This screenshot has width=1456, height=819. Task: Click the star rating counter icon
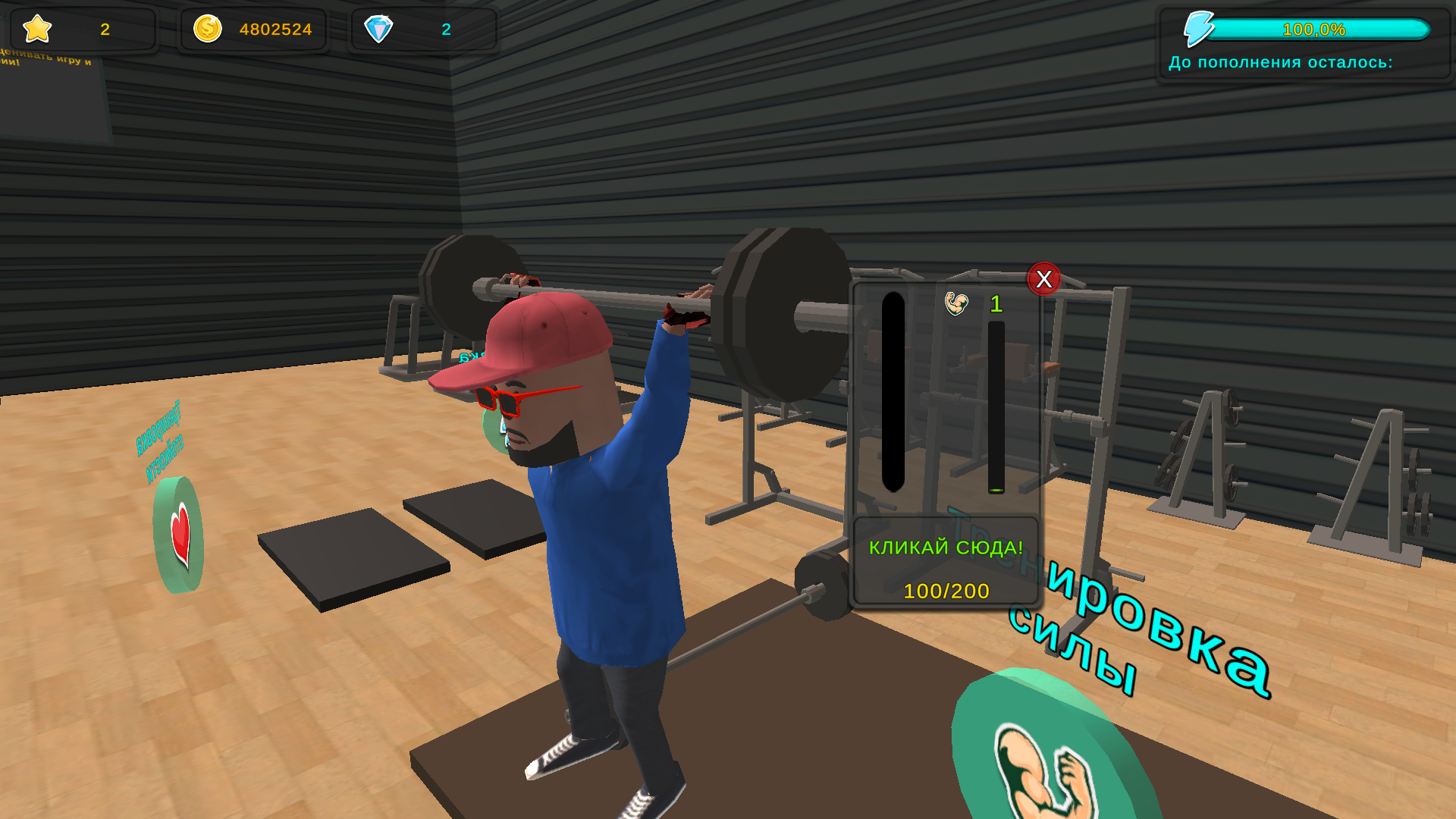pyautogui.click(x=36, y=30)
